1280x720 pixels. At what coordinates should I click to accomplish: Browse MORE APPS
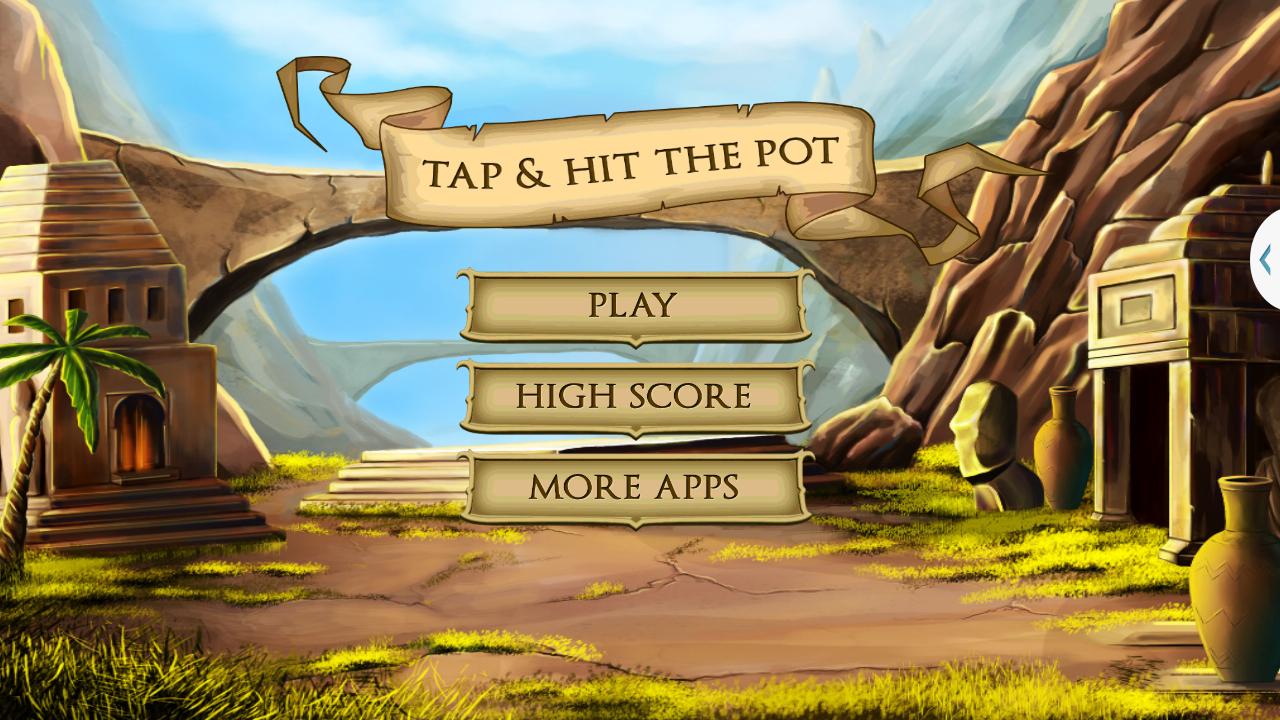click(632, 487)
